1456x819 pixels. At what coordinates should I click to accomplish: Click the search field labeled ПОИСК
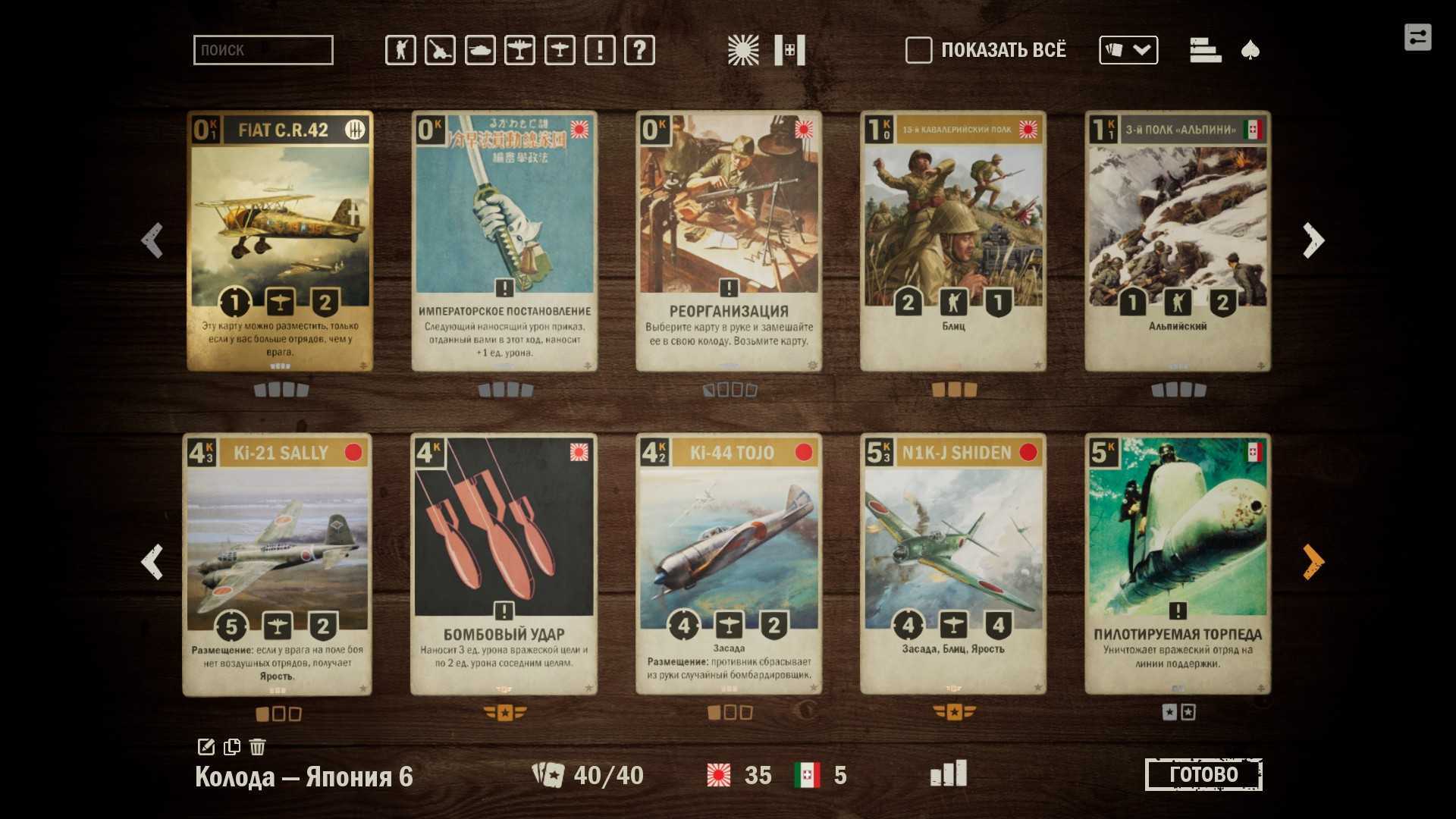coord(262,50)
